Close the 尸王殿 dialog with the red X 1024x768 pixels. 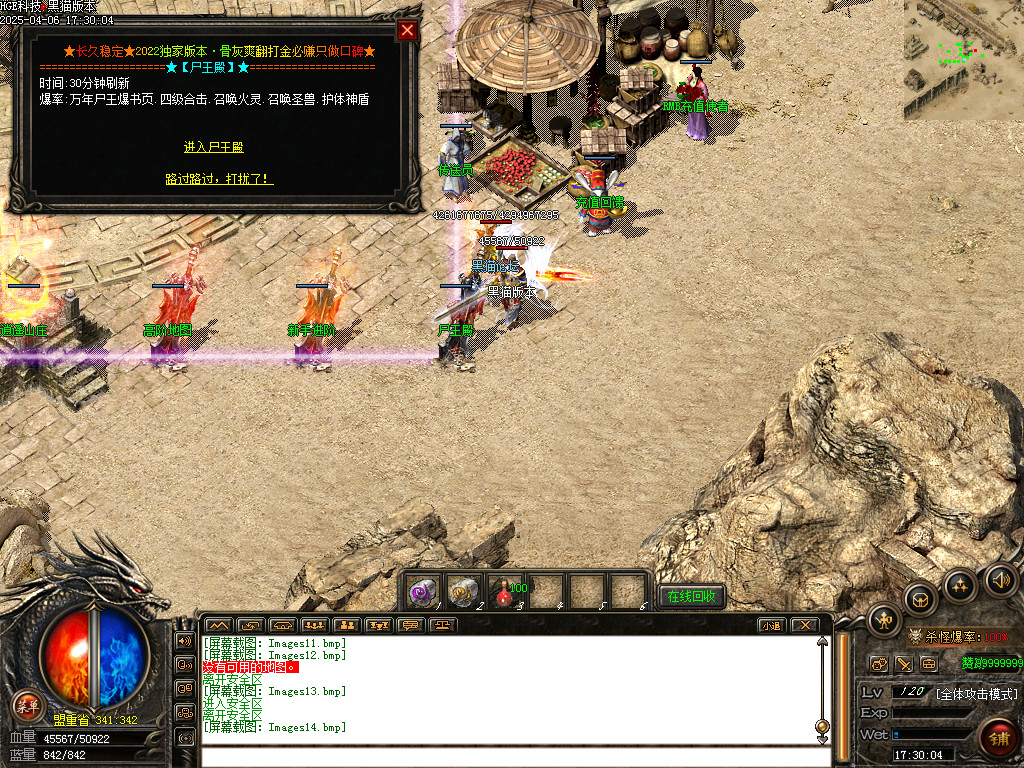[x=407, y=30]
